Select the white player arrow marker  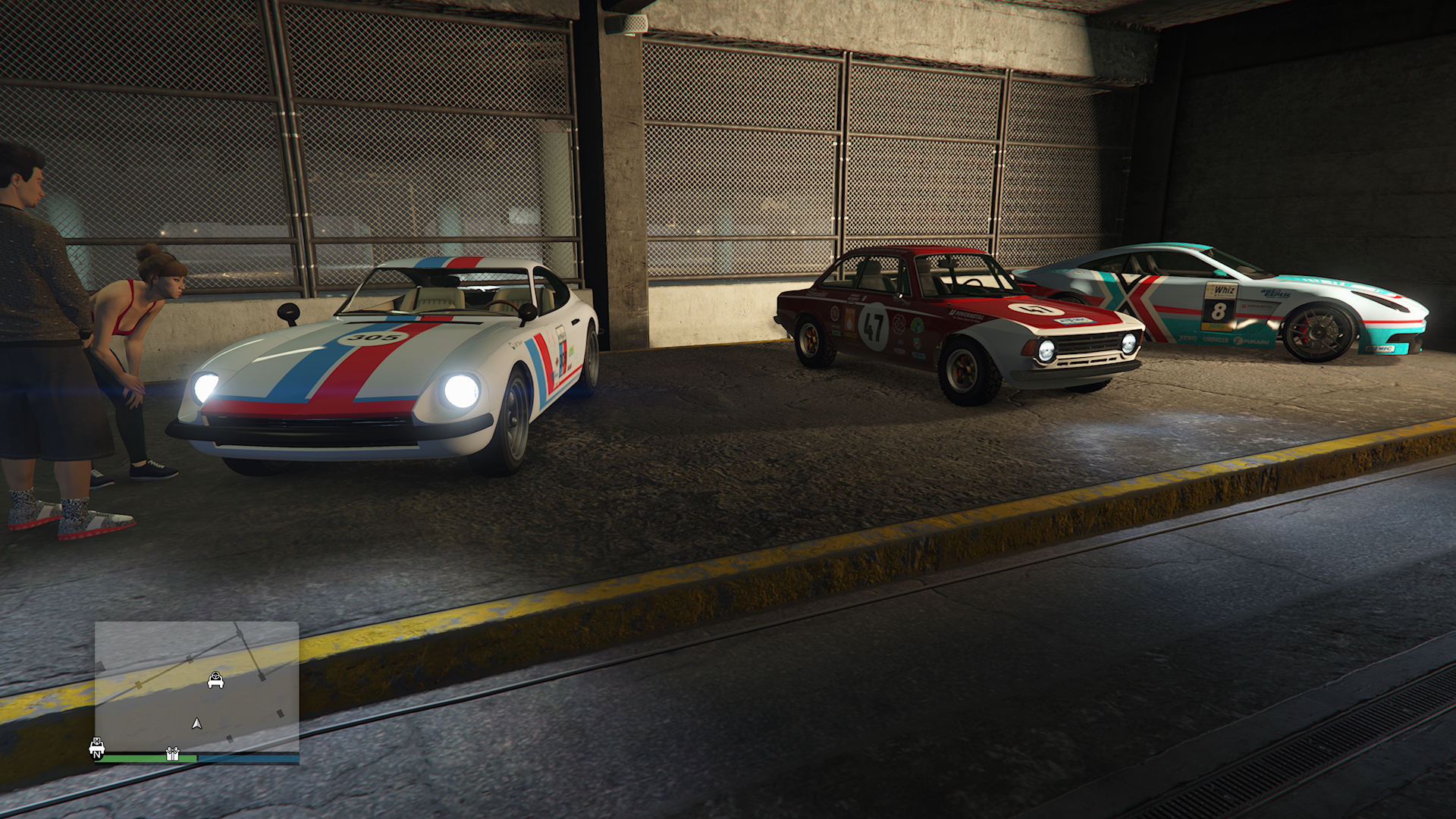coord(197,723)
